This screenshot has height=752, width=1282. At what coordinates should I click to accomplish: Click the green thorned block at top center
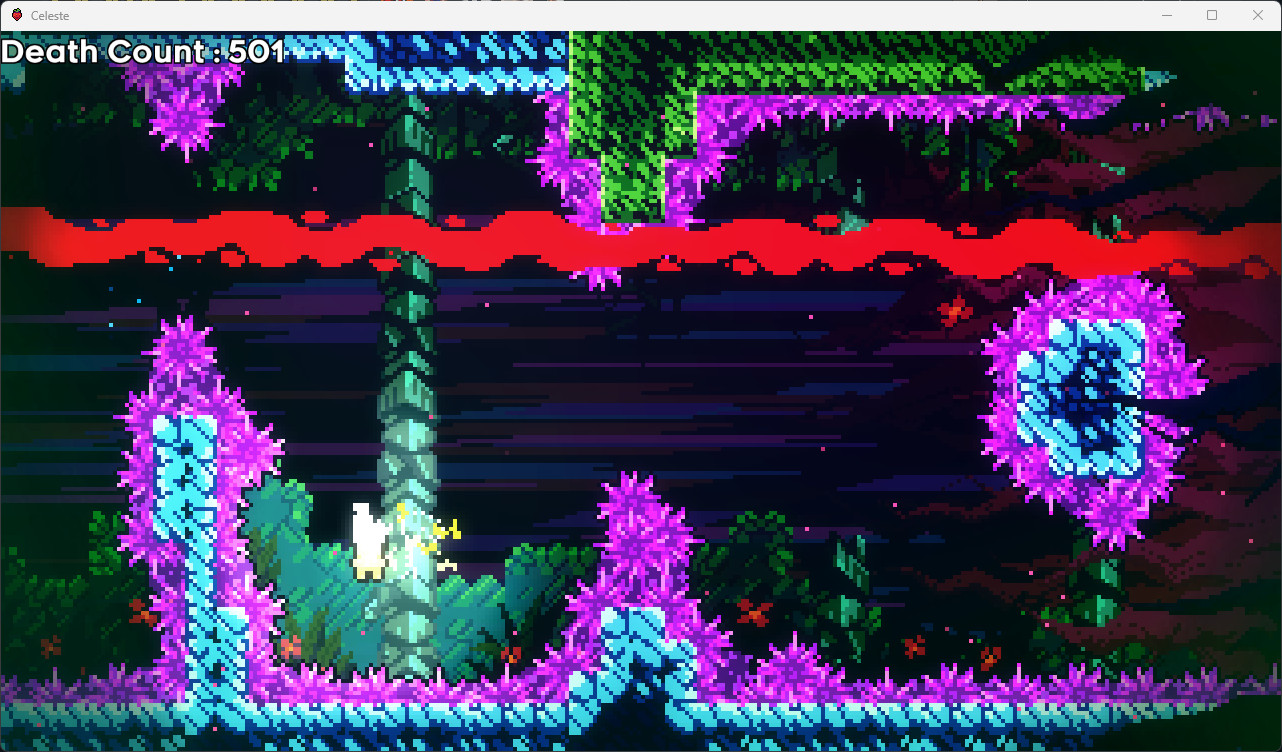click(630, 120)
